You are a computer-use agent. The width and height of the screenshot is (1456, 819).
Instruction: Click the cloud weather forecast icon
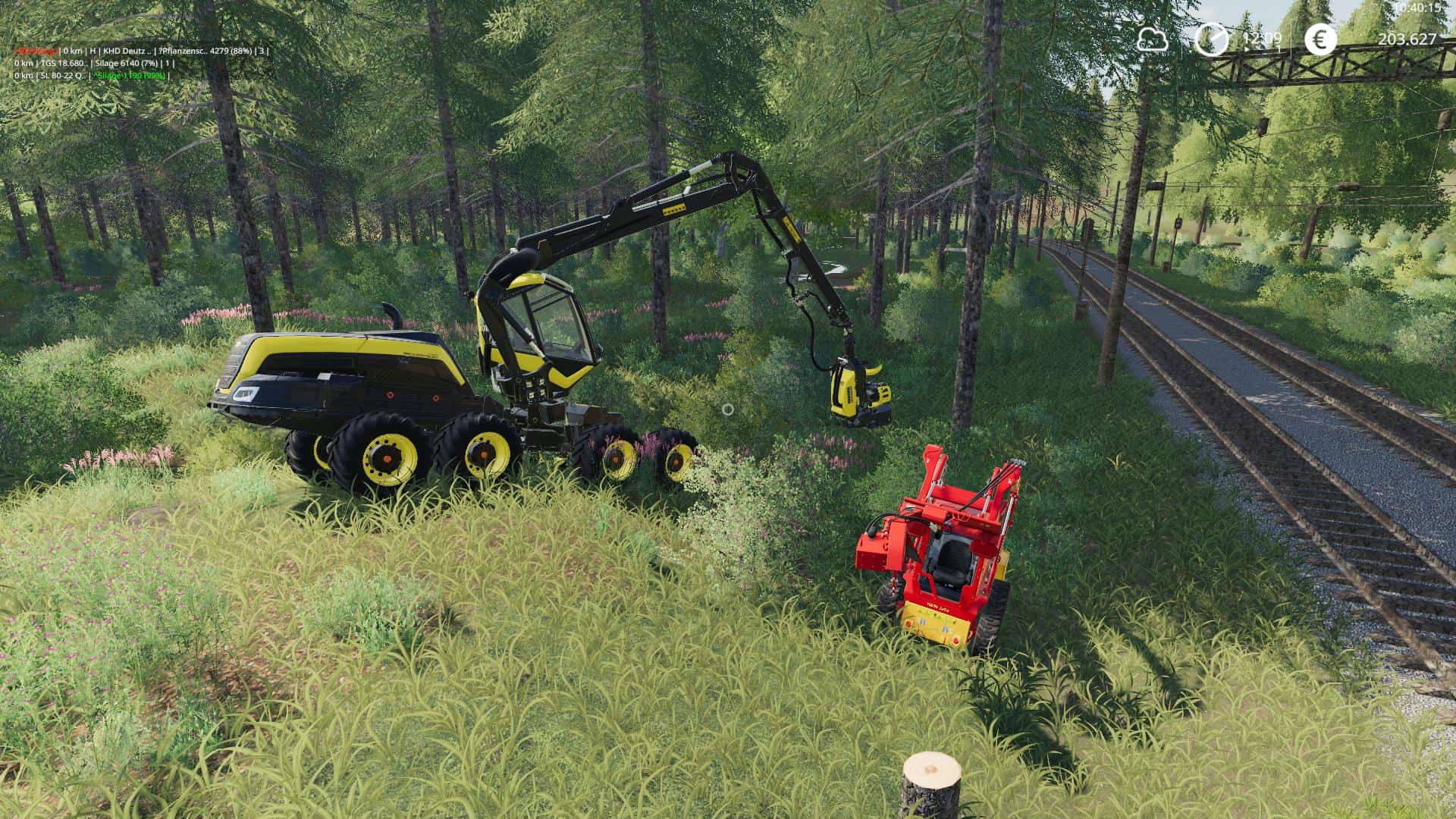click(1152, 39)
